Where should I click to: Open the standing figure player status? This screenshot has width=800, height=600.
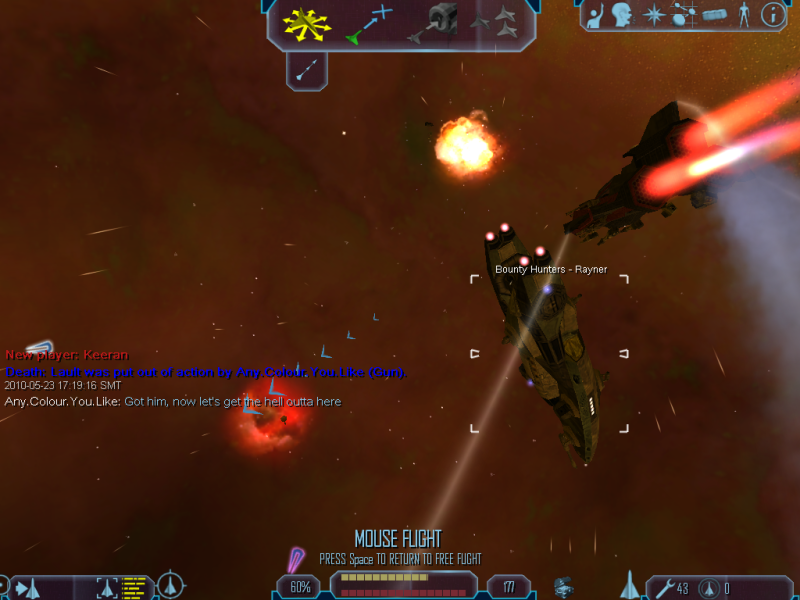point(743,15)
